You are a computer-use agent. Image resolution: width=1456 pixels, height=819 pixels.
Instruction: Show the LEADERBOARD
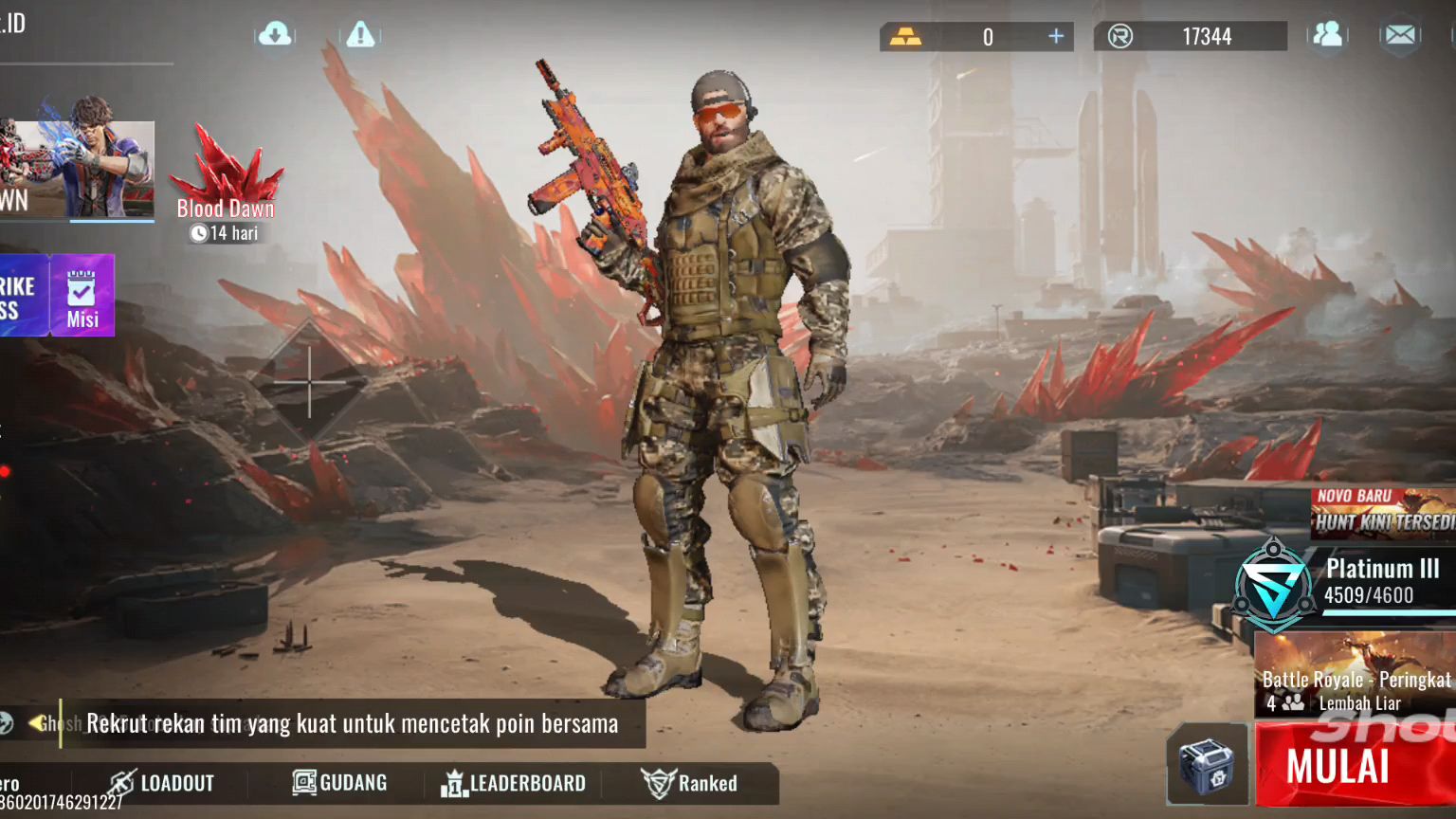(x=513, y=783)
